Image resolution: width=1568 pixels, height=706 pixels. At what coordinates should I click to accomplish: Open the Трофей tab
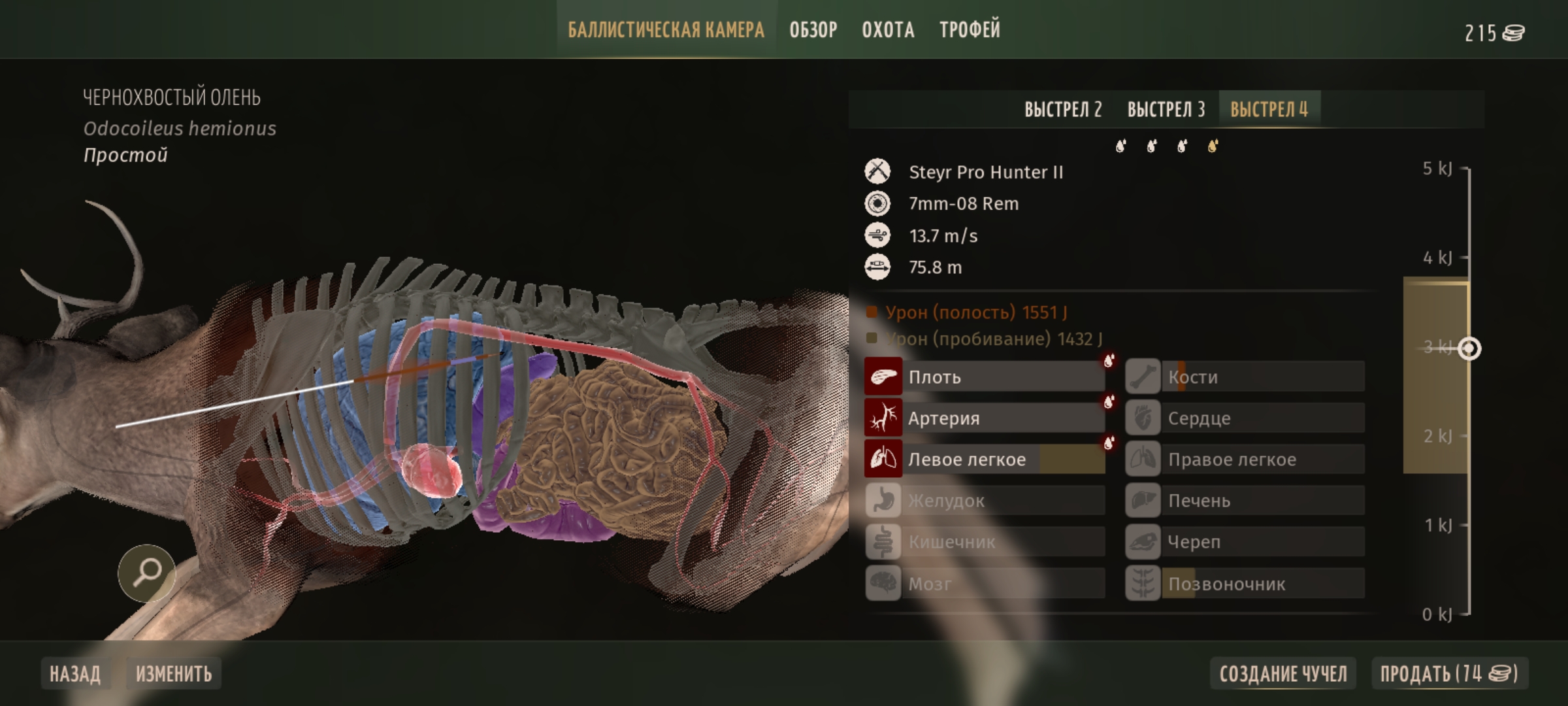click(x=970, y=30)
